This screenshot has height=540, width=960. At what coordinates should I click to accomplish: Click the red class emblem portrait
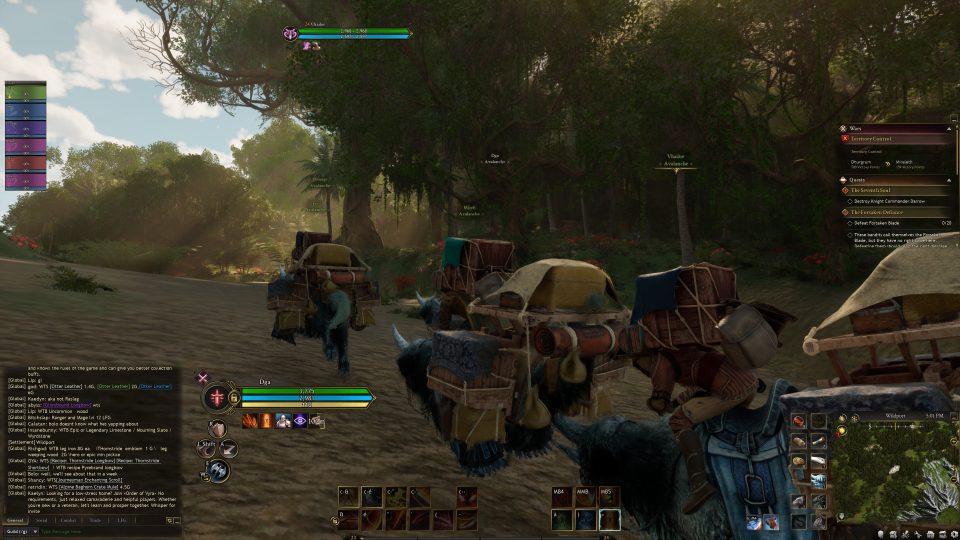click(x=217, y=397)
